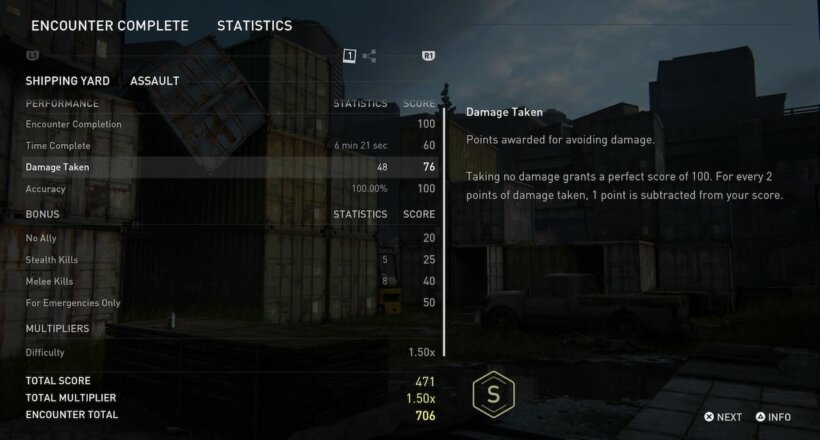The height and width of the screenshot is (440, 820).
Task: Select the Encounter Complete tab
Action: tap(110, 25)
